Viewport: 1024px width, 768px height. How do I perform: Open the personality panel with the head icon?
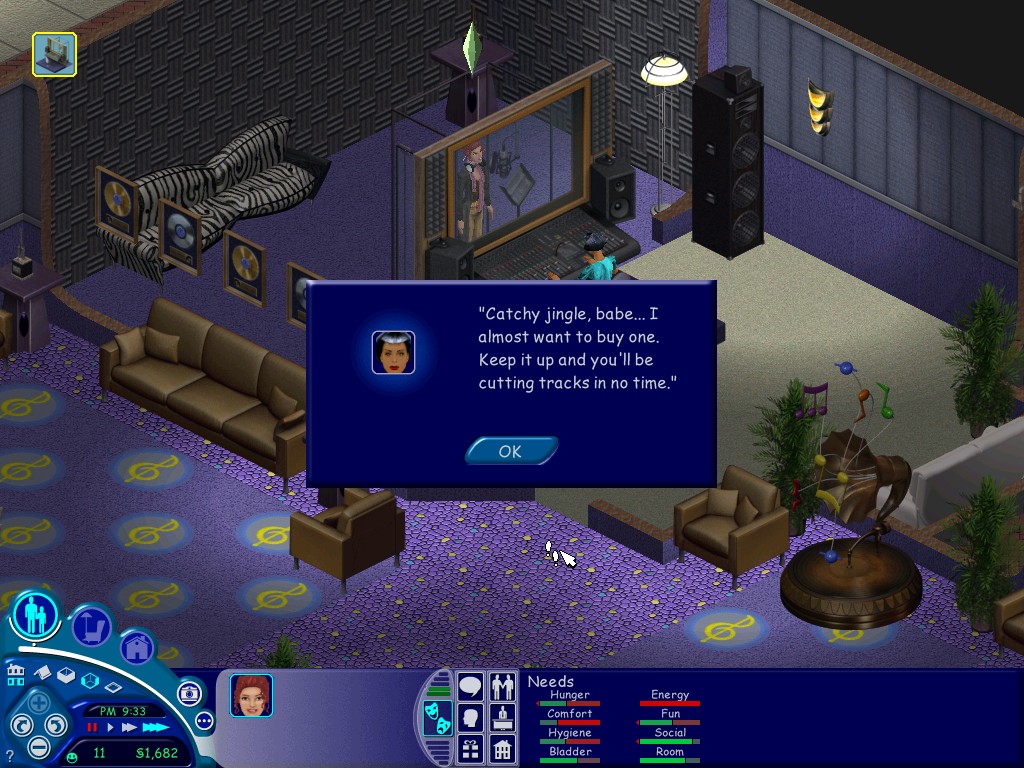pyautogui.click(x=470, y=717)
